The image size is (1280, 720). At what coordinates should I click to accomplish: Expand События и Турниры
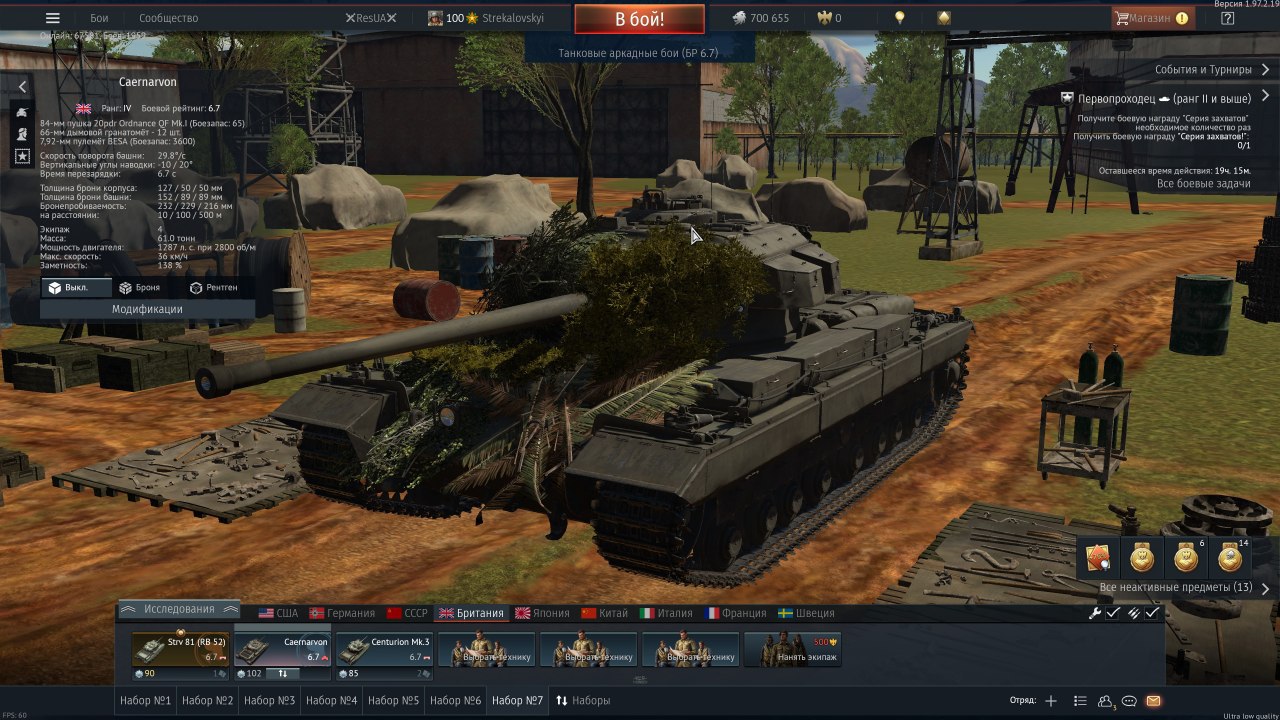(x=1212, y=70)
